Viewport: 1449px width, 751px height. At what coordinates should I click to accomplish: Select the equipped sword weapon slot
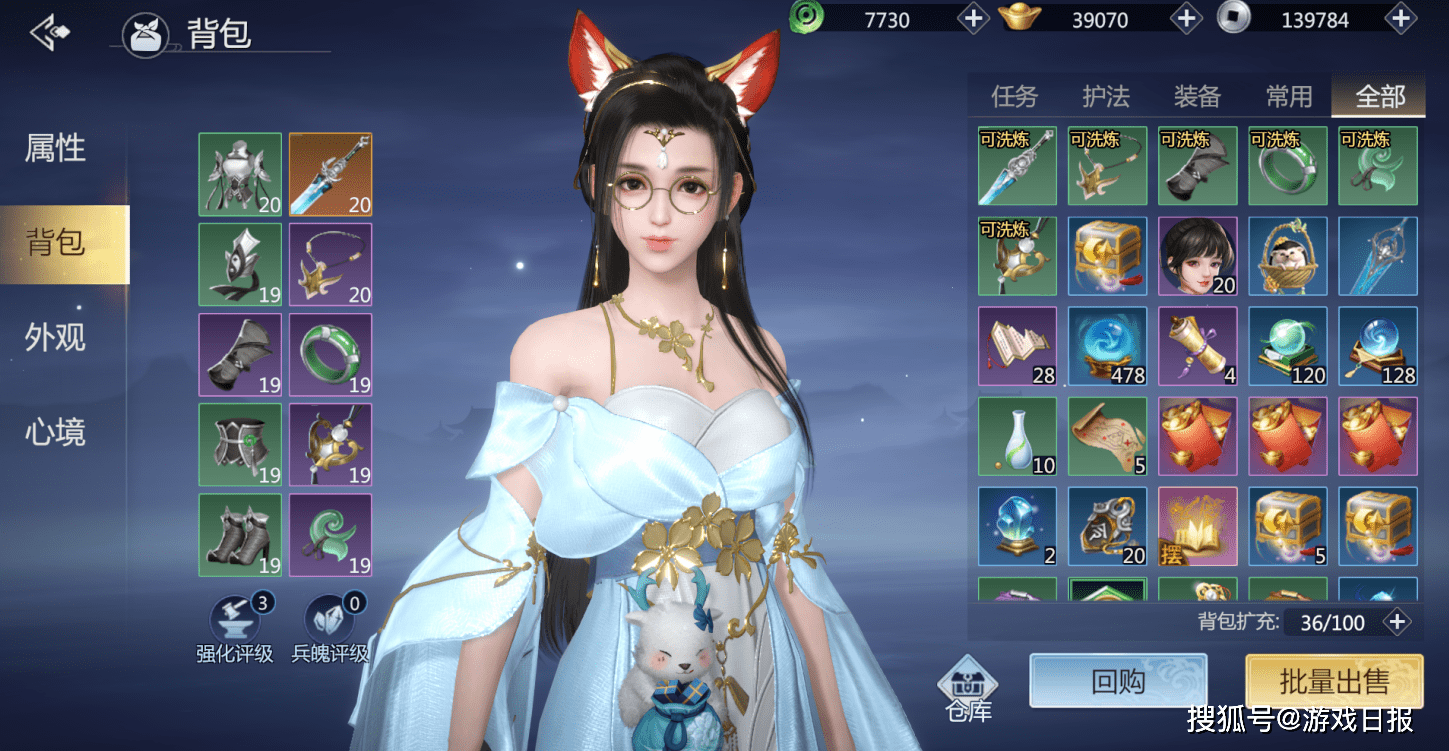click(x=330, y=174)
